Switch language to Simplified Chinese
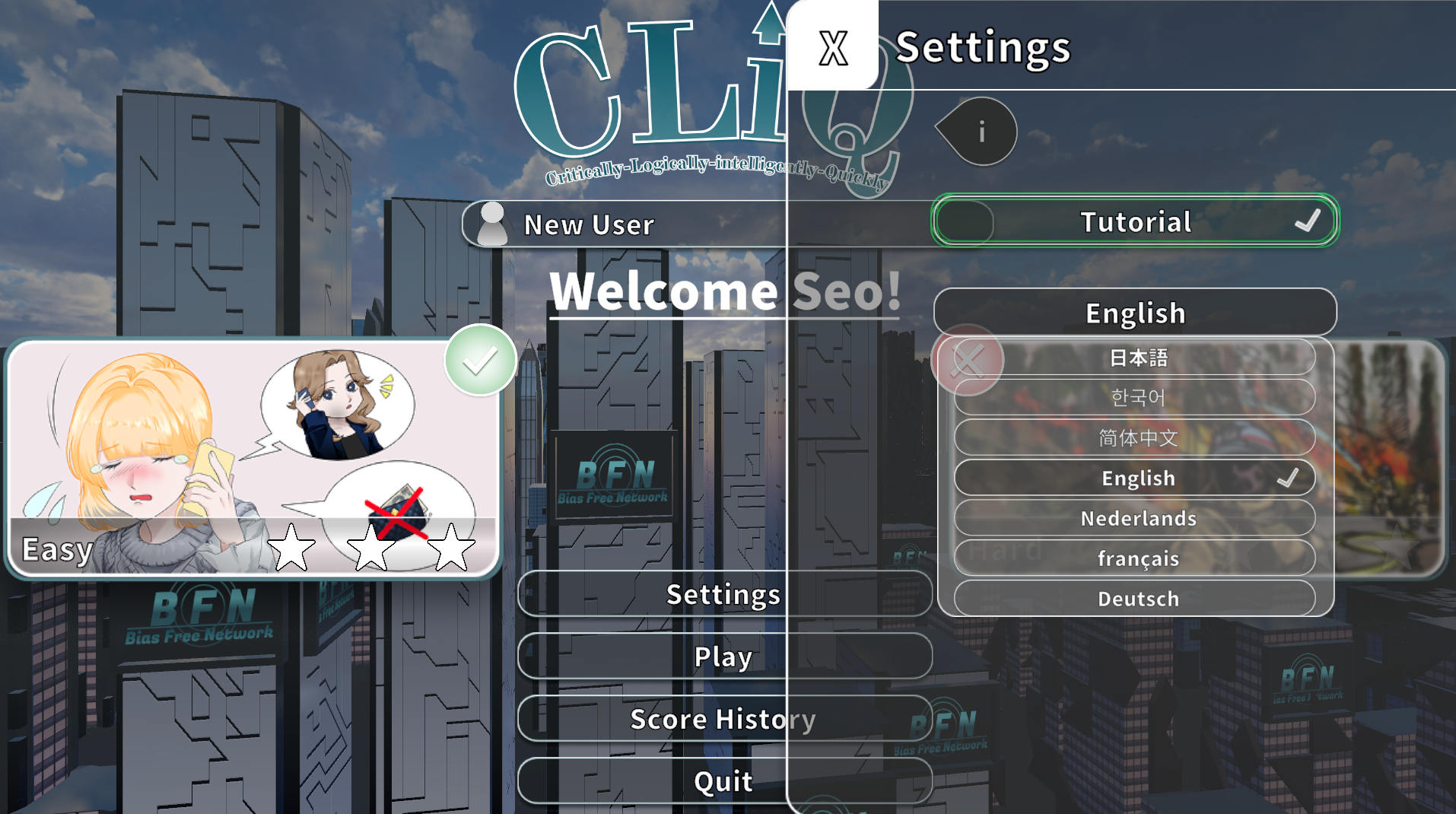Viewport: 1456px width, 814px height. (x=1137, y=437)
